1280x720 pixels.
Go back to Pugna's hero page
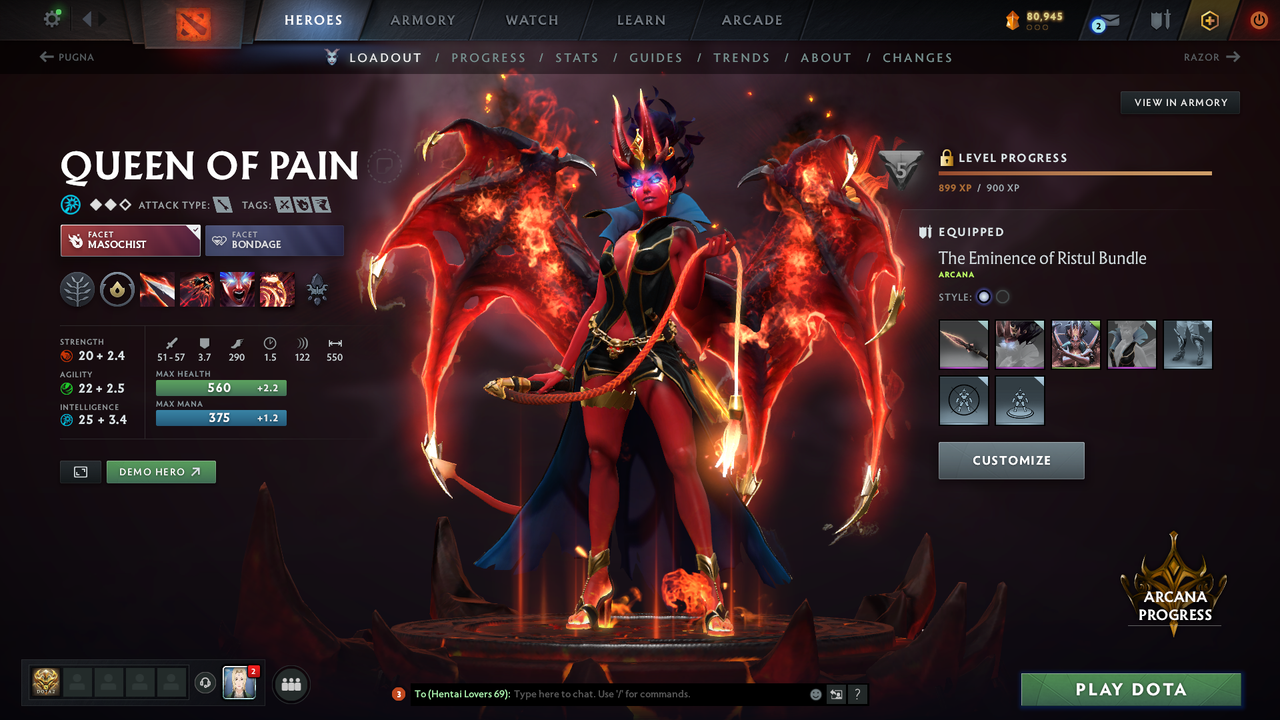(x=66, y=57)
